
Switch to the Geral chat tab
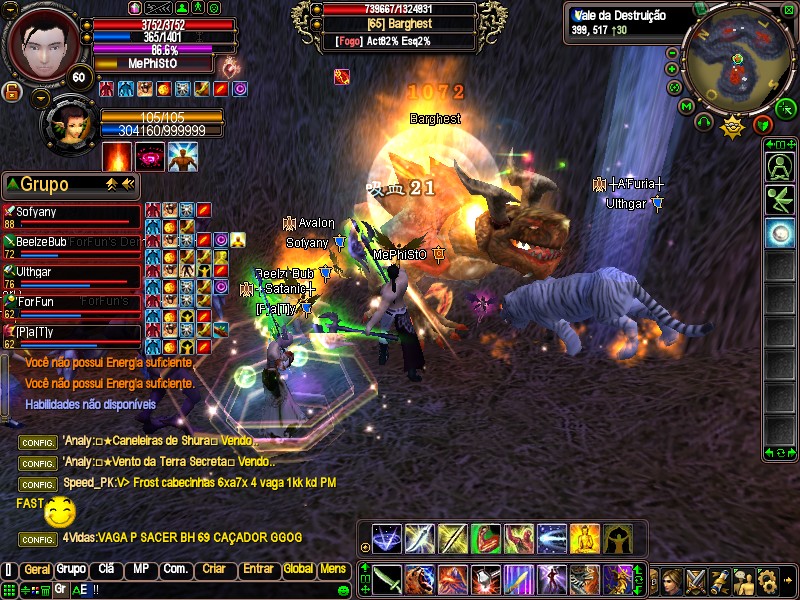click(37, 569)
